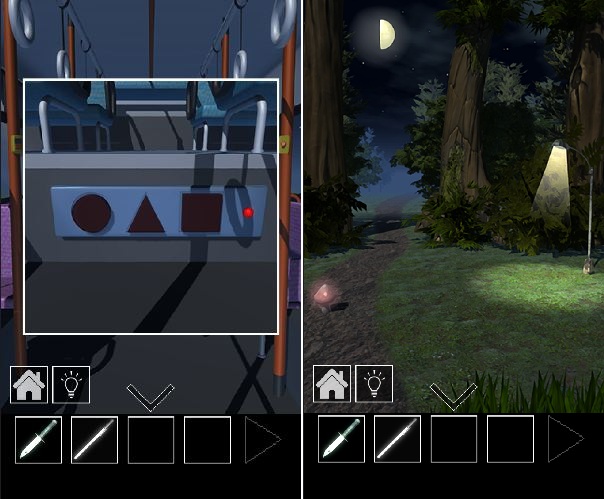604x499 pixels.
Task: Click the down arrow in the forest scene
Action: (x=453, y=397)
